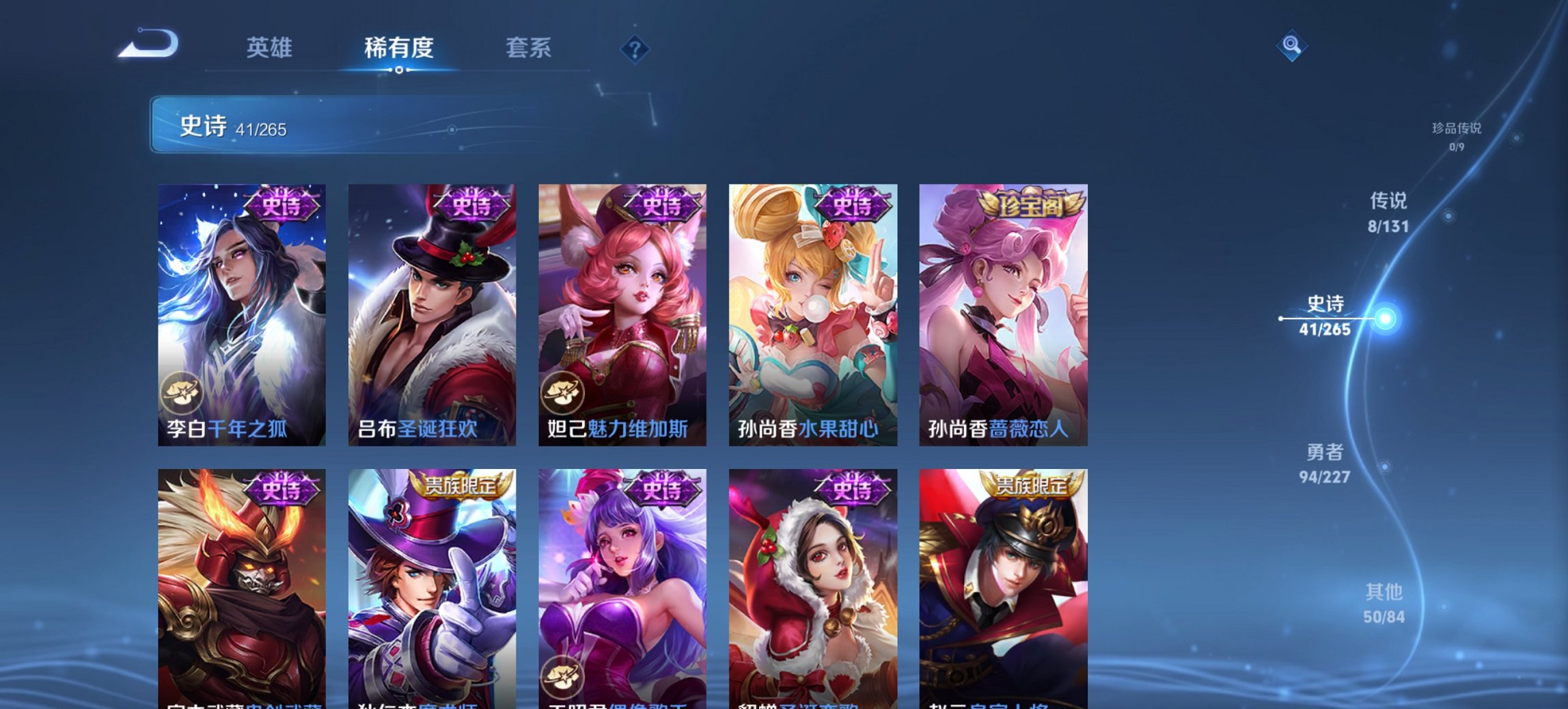Screen dimensions: 1568x709
Task: Click the help question mark icon
Action: point(635,49)
